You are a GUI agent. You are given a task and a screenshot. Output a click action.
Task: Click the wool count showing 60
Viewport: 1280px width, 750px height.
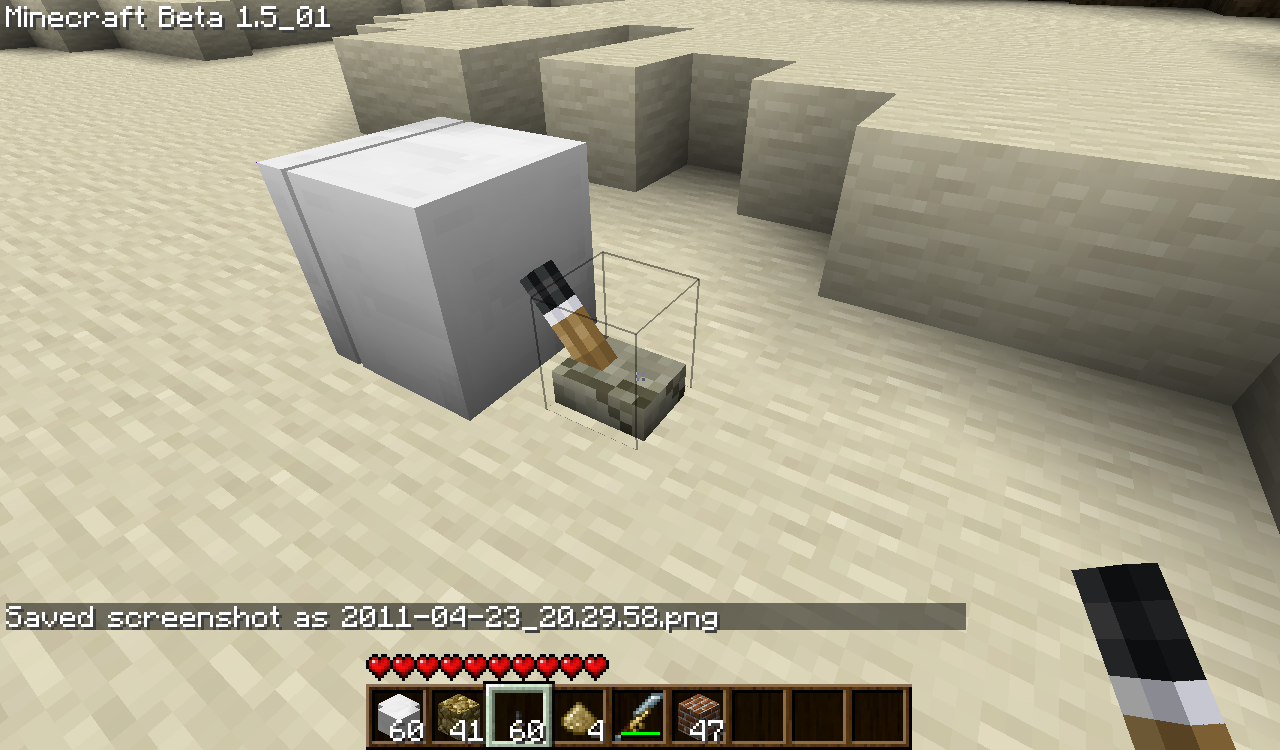pos(404,732)
